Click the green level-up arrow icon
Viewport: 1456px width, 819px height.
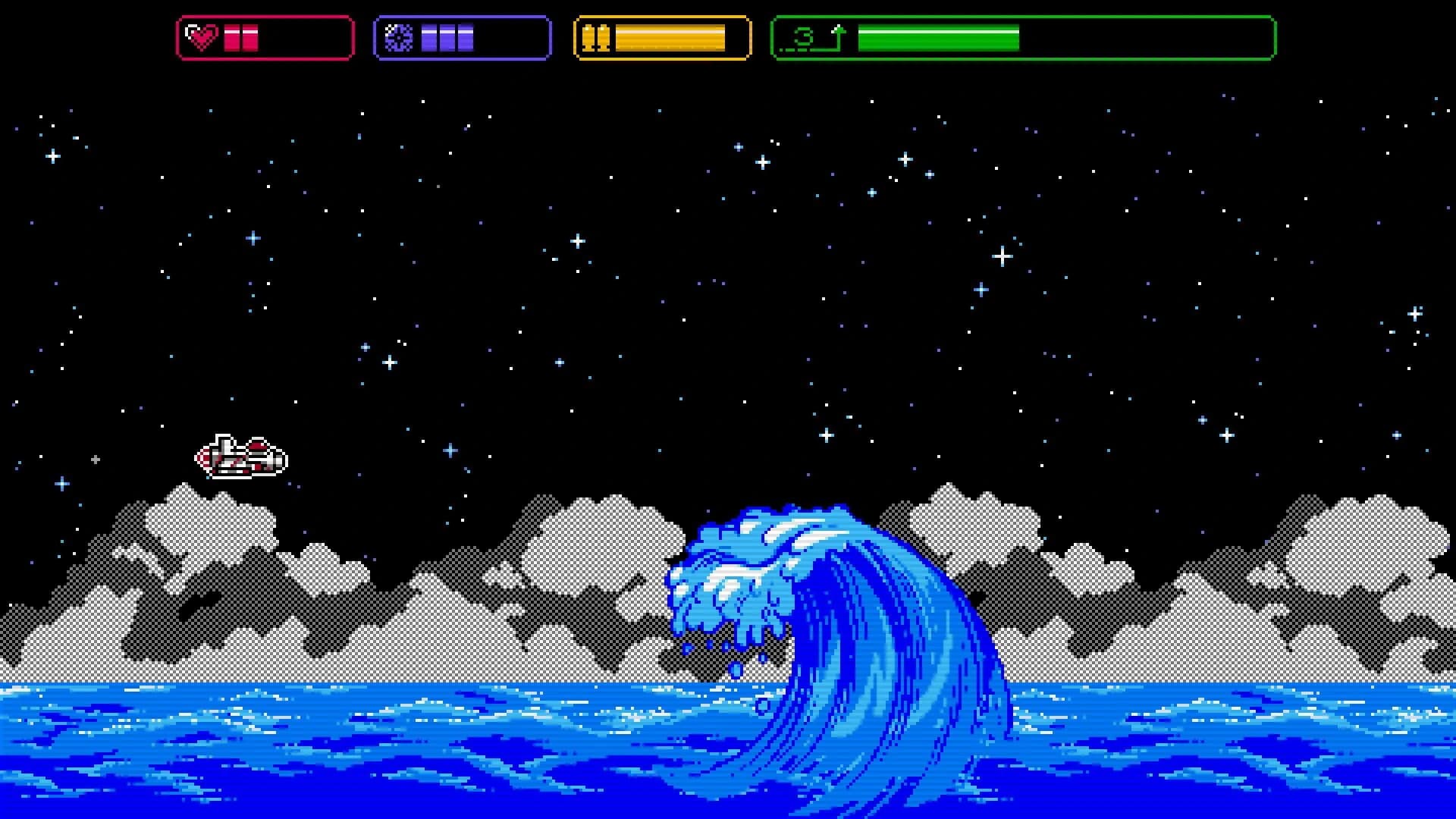[x=839, y=34]
